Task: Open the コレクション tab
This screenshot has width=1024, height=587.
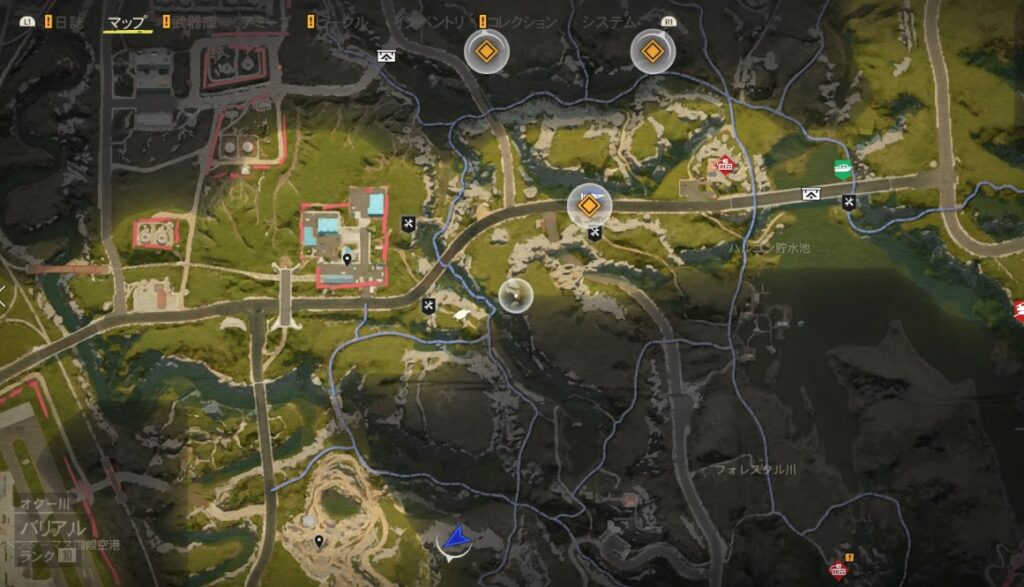Action: [523, 22]
